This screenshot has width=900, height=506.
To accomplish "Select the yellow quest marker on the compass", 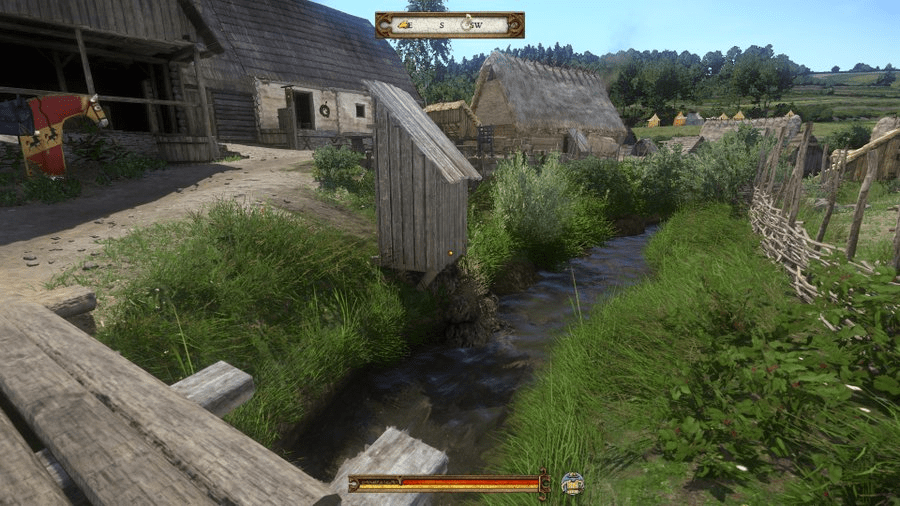I will [x=404, y=25].
